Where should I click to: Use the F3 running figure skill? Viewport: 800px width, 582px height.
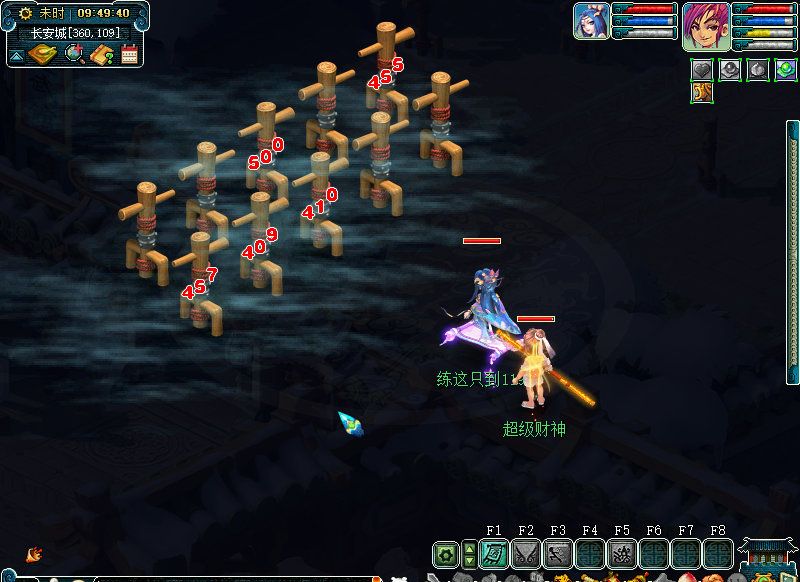point(558,554)
